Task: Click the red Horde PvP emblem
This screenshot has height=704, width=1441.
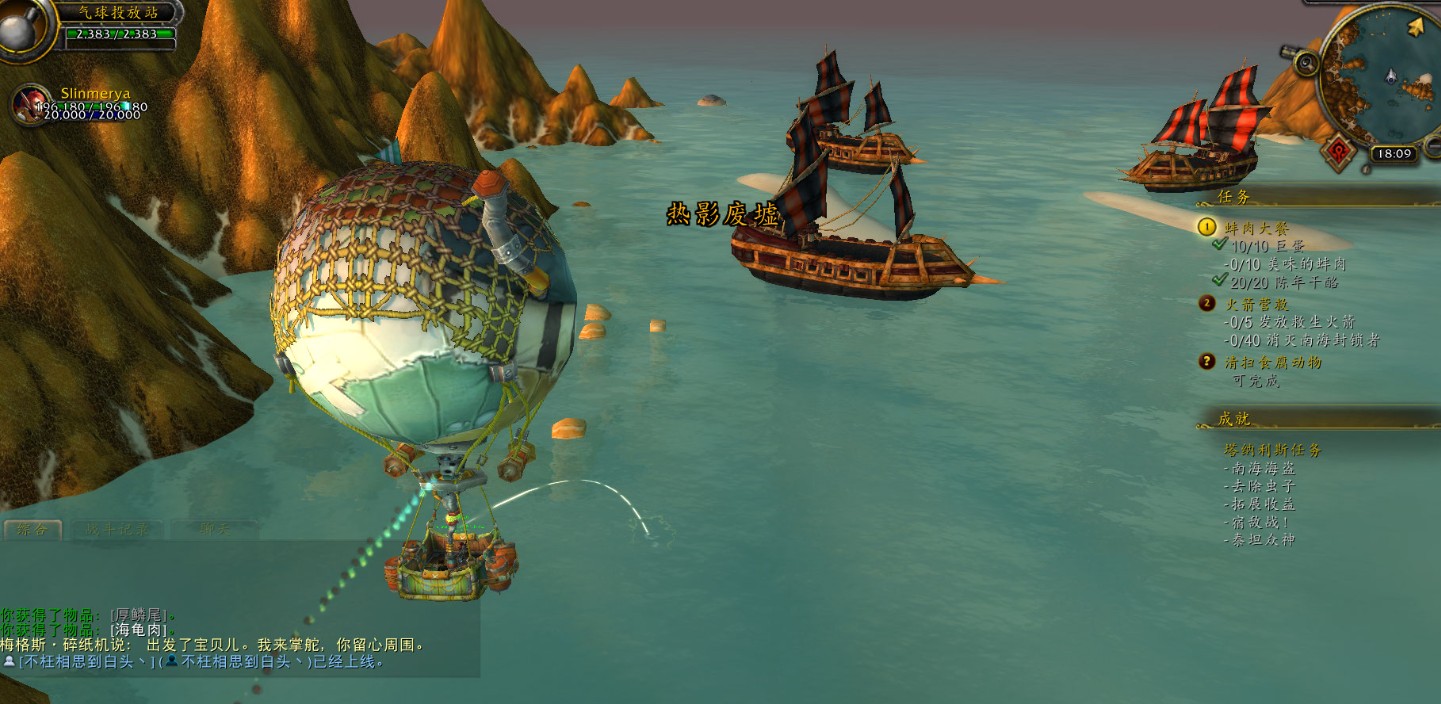Action: pos(1340,152)
